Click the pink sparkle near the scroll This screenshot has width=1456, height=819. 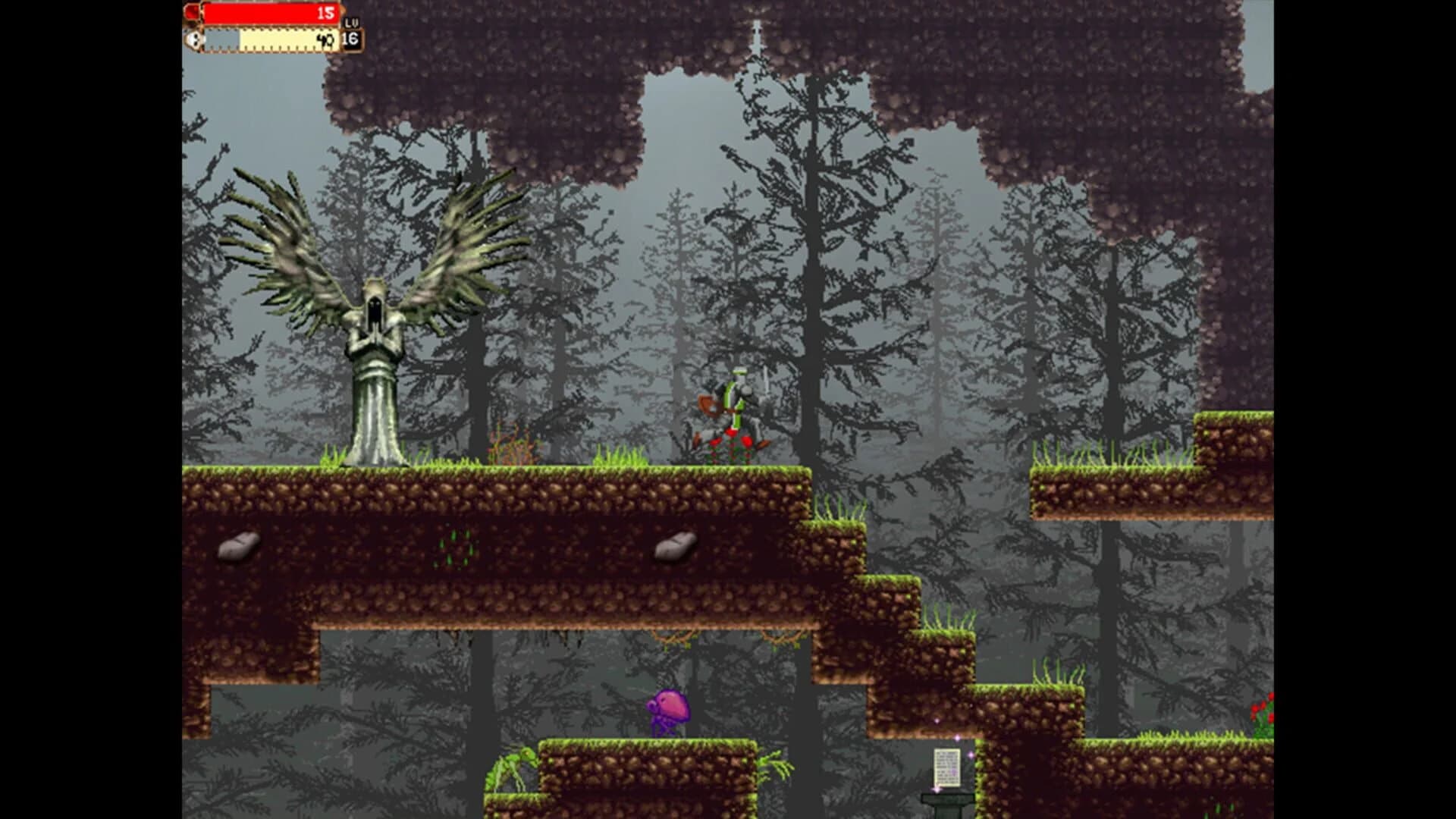coord(971,755)
